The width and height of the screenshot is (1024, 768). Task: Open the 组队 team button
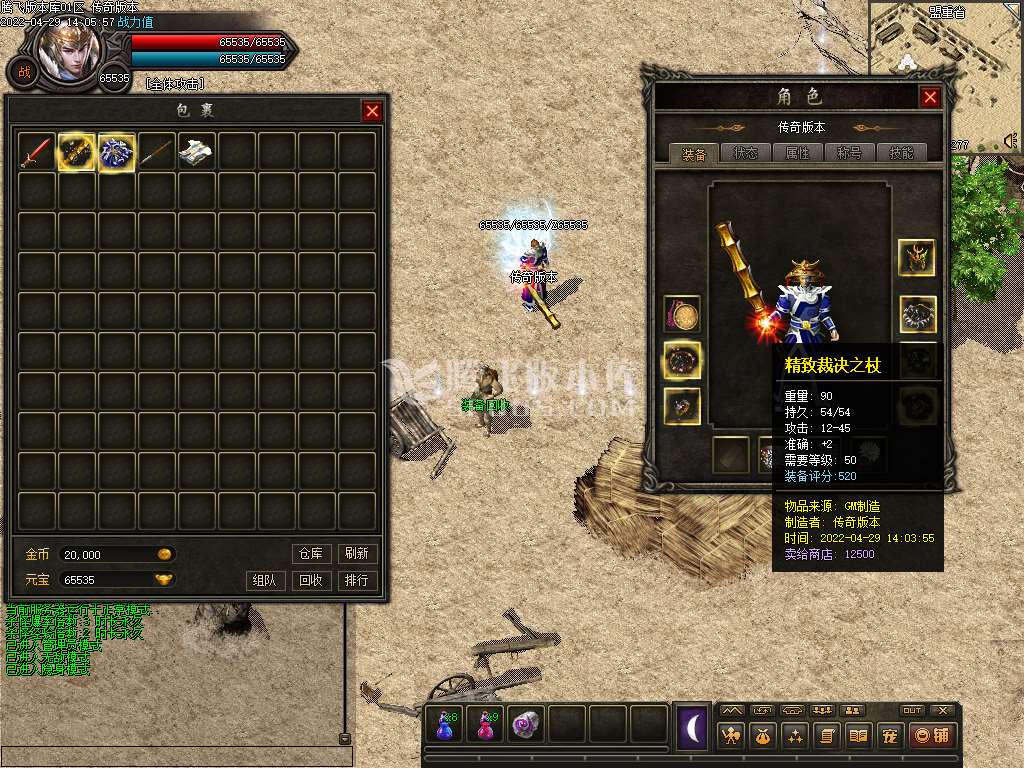(x=265, y=580)
